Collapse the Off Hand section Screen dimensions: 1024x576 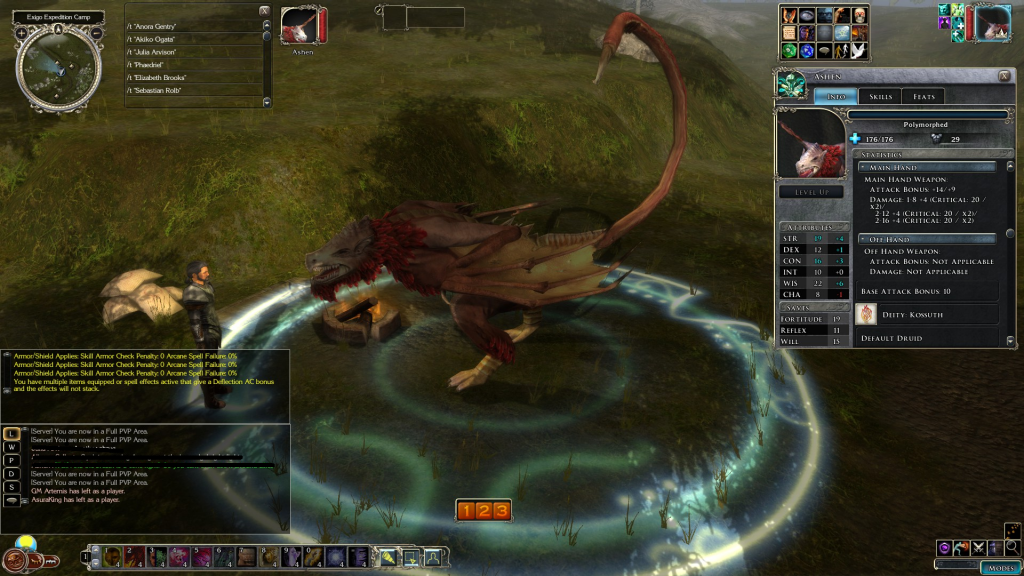click(863, 239)
